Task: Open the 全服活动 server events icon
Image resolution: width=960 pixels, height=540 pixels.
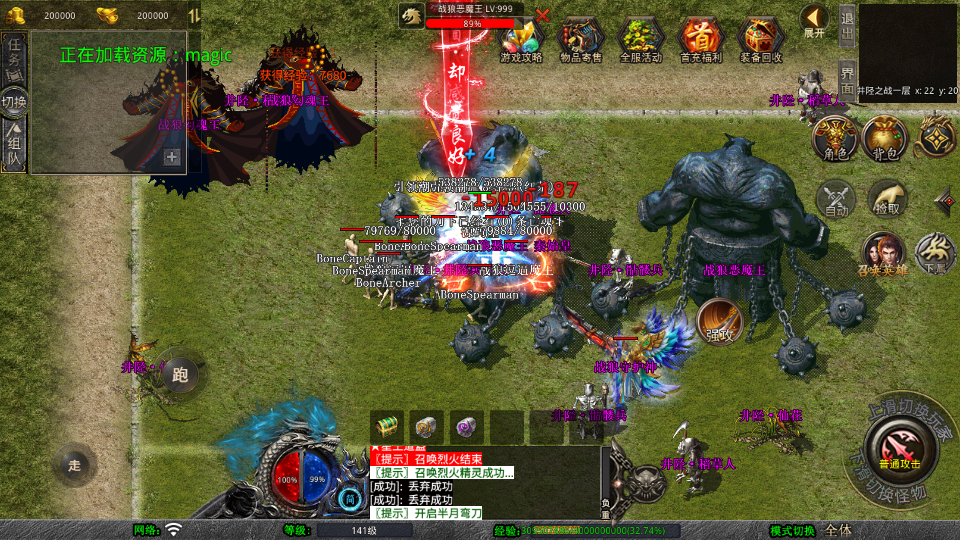Action: tap(641, 40)
